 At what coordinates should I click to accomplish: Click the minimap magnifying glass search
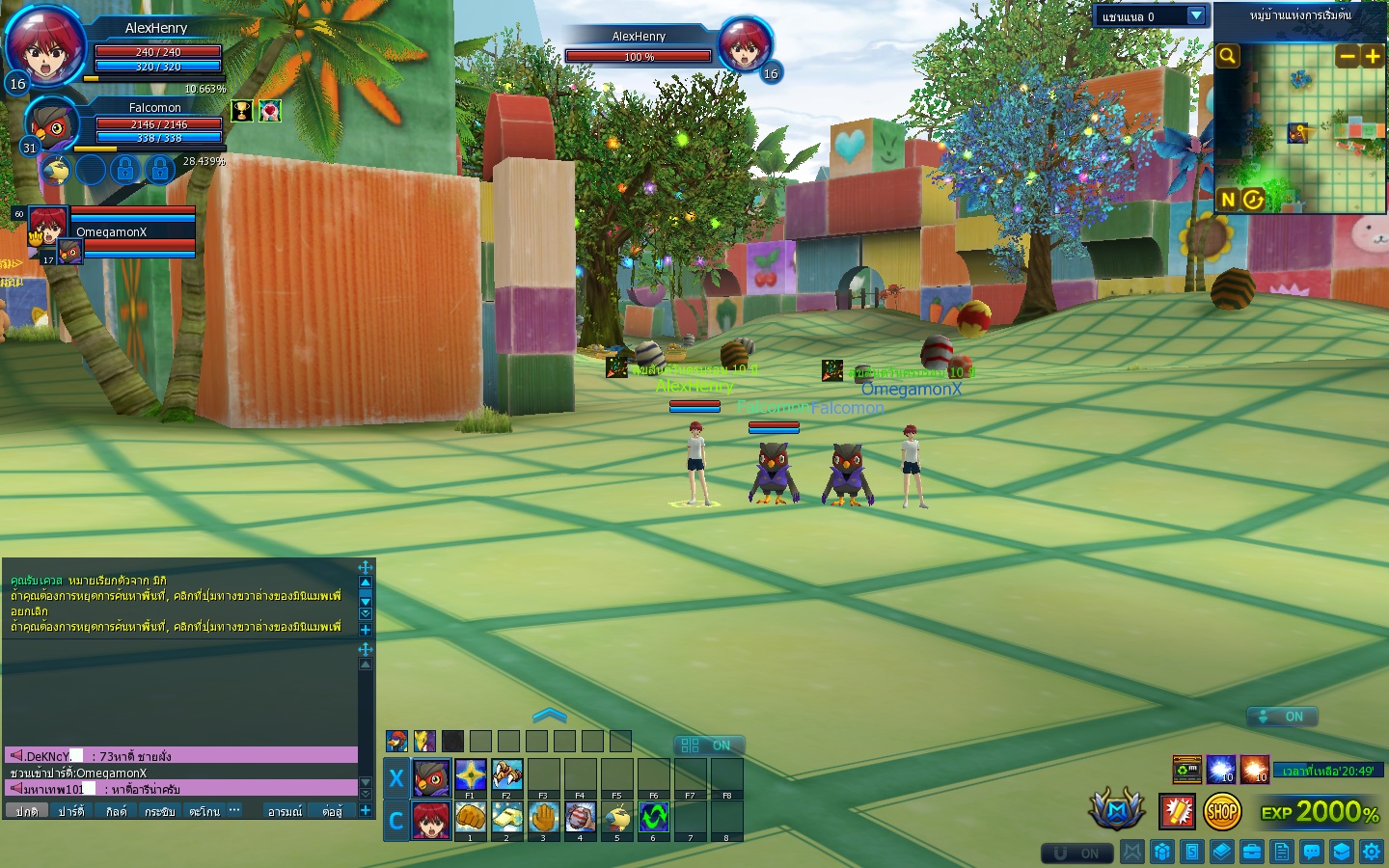tap(1227, 56)
